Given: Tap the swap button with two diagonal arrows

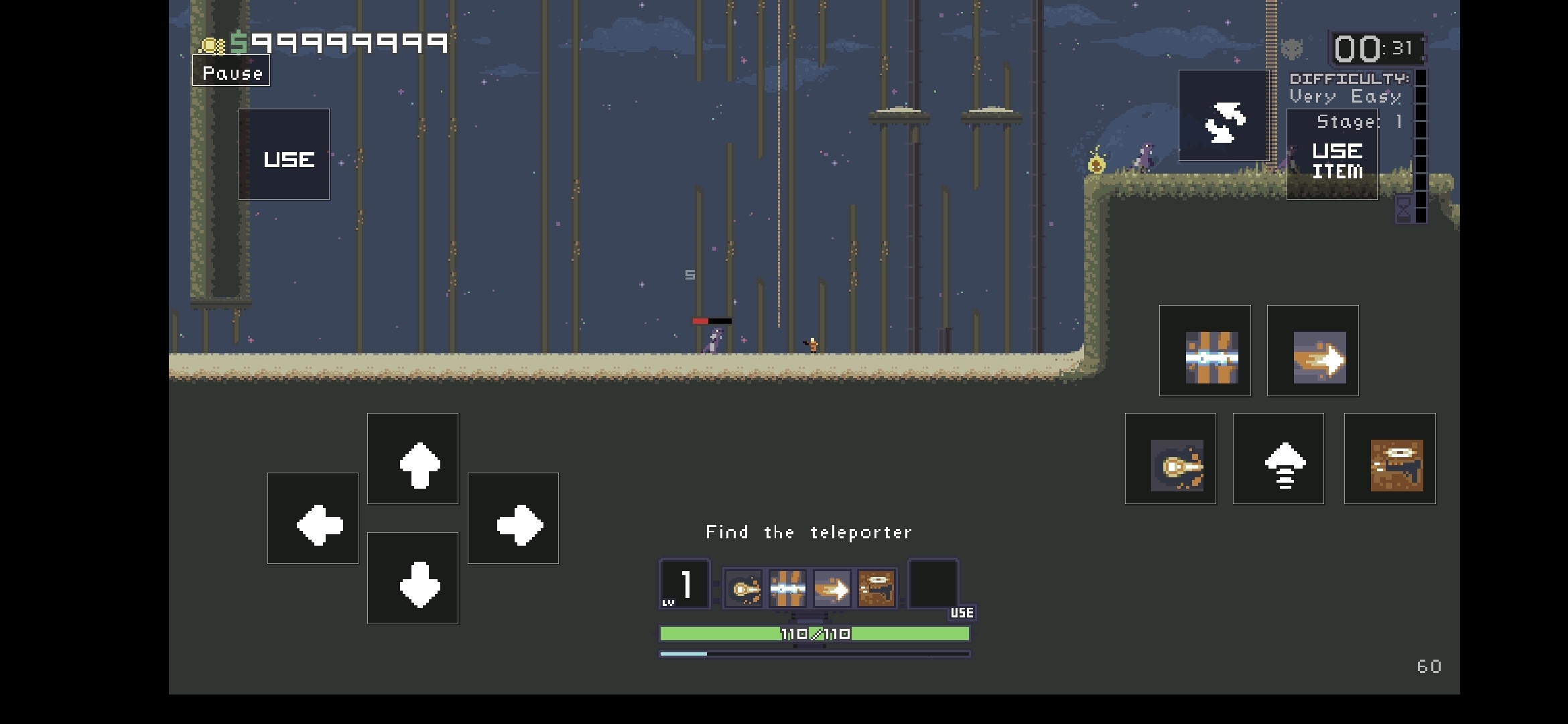Looking at the screenshot, I should pyautogui.click(x=1224, y=116).
